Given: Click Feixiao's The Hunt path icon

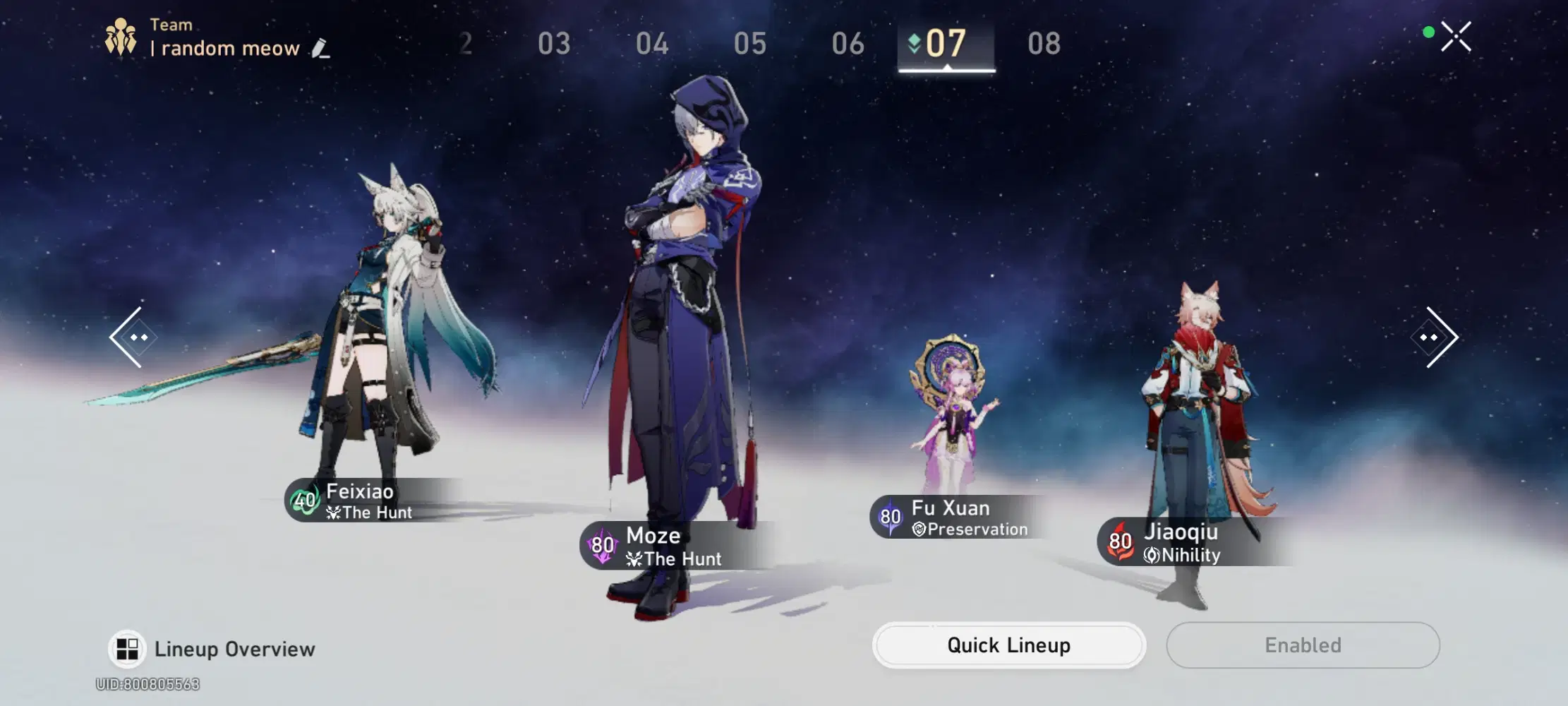Looking at the screenshot, I should 333,513.
